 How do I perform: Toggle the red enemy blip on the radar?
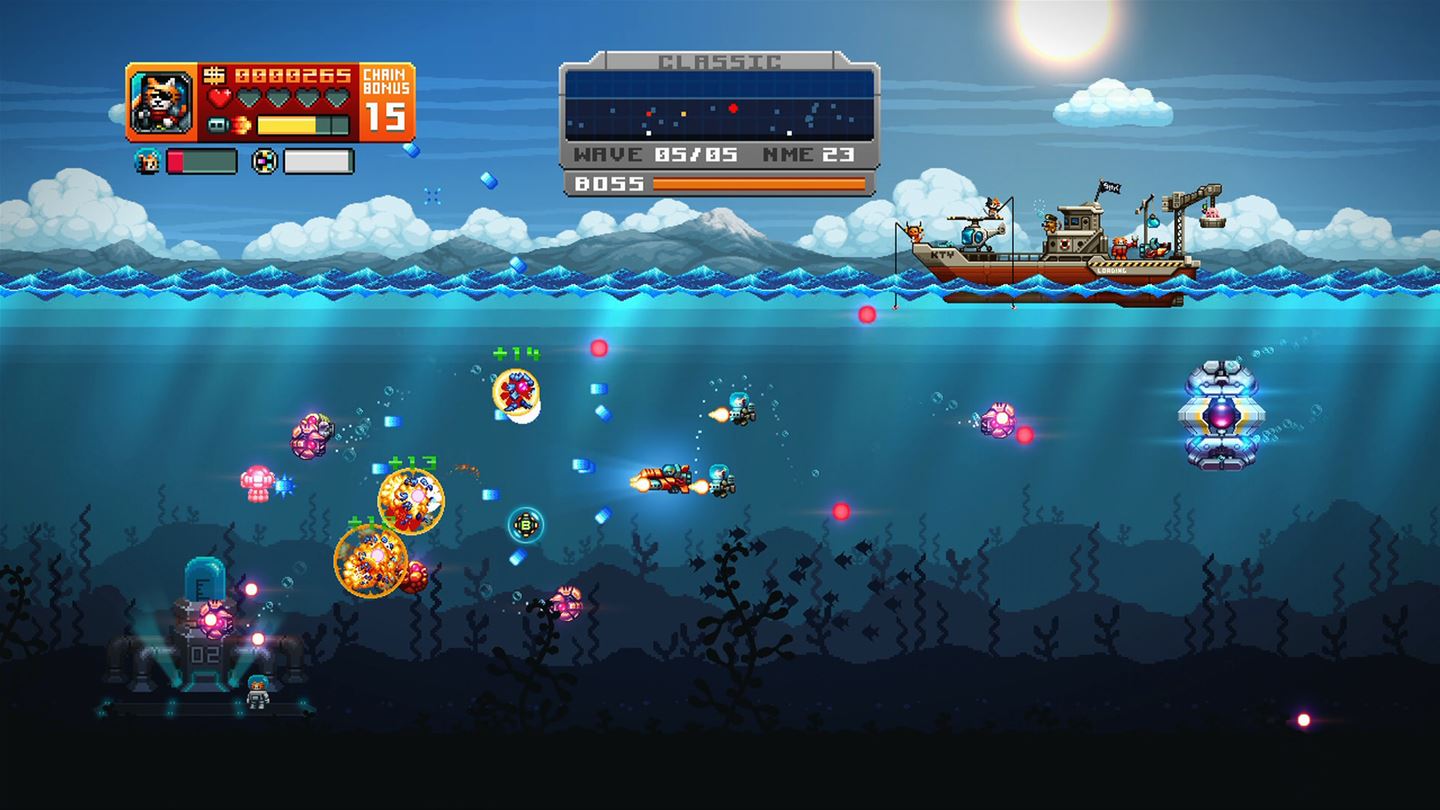point(733,108)
